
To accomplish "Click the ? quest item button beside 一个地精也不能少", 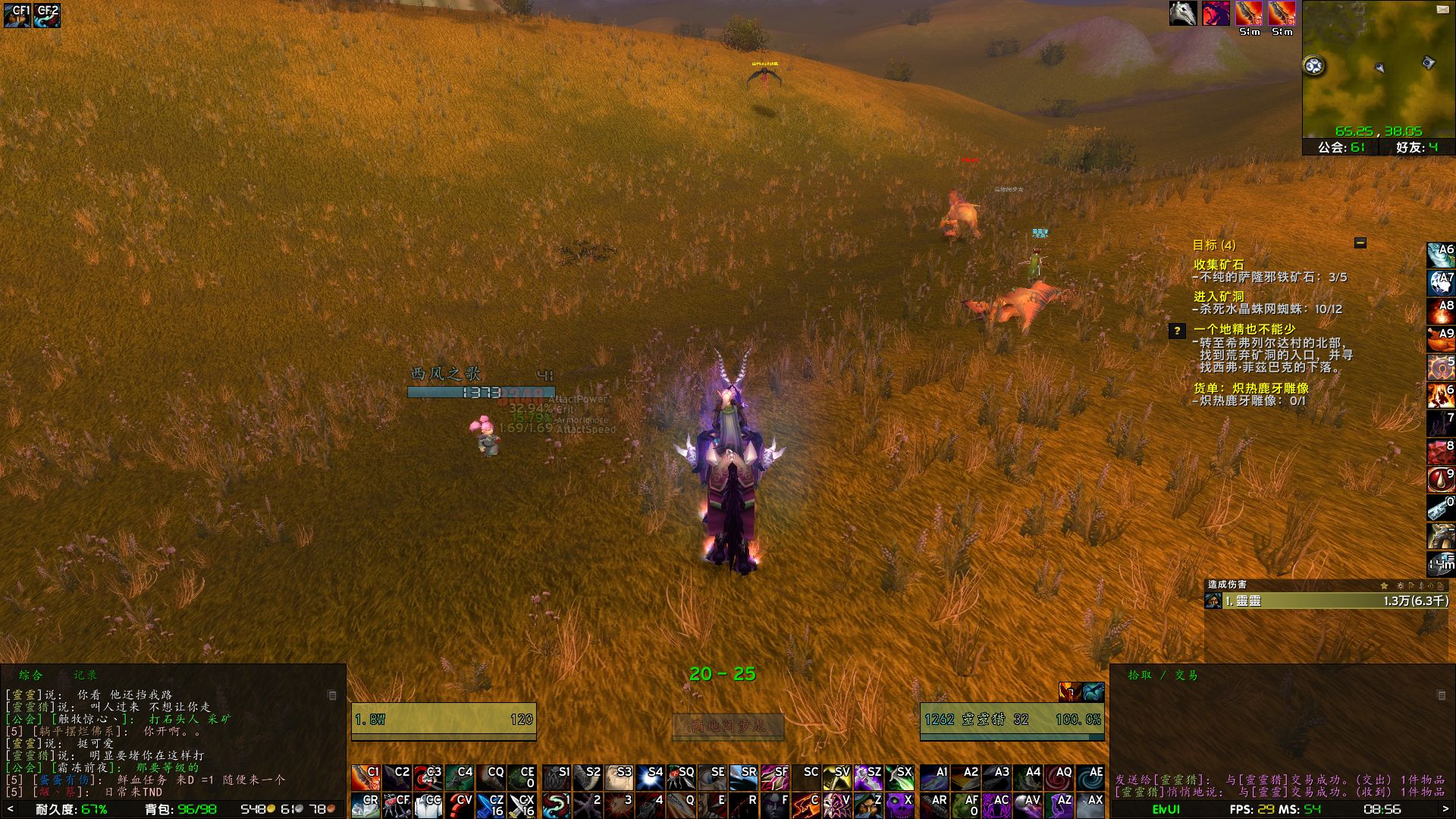I will (x=1178, y=330).
